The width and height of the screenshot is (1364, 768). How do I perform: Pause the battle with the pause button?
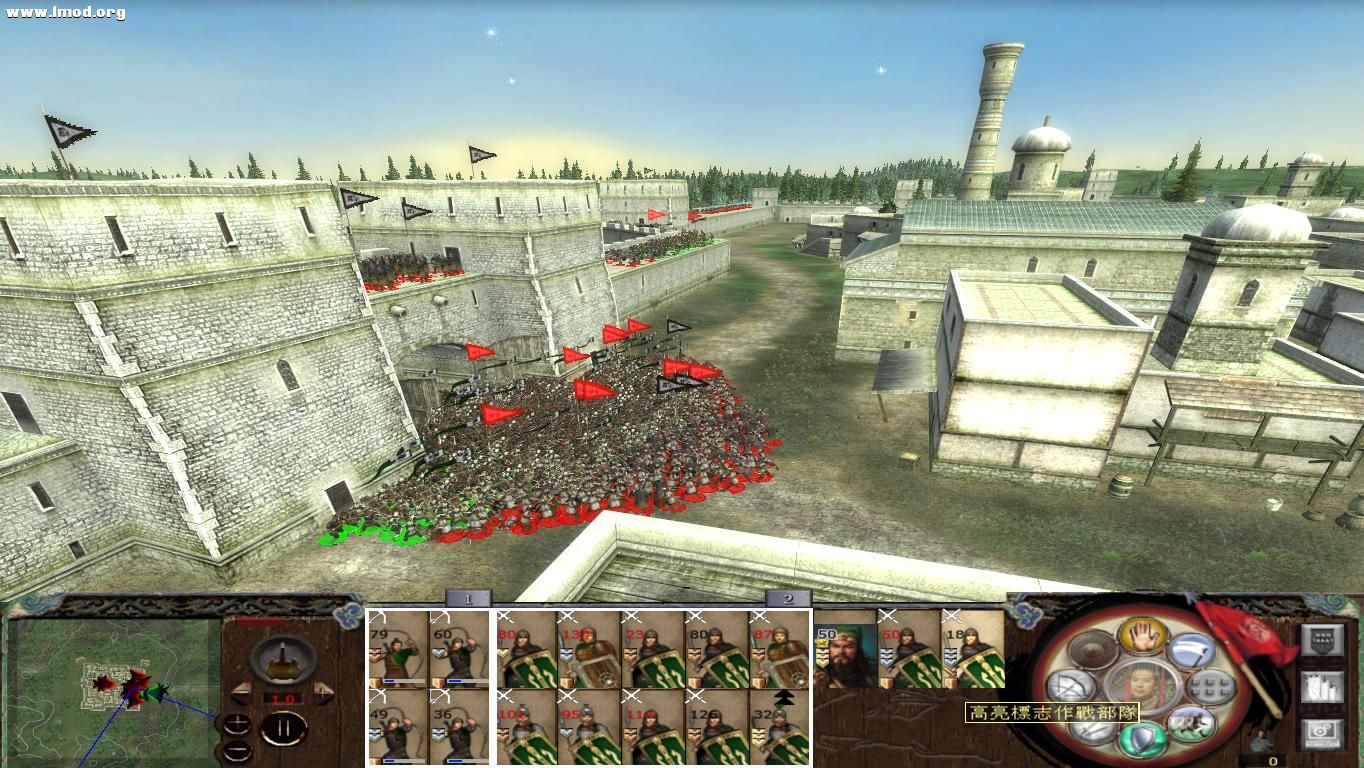283,728
